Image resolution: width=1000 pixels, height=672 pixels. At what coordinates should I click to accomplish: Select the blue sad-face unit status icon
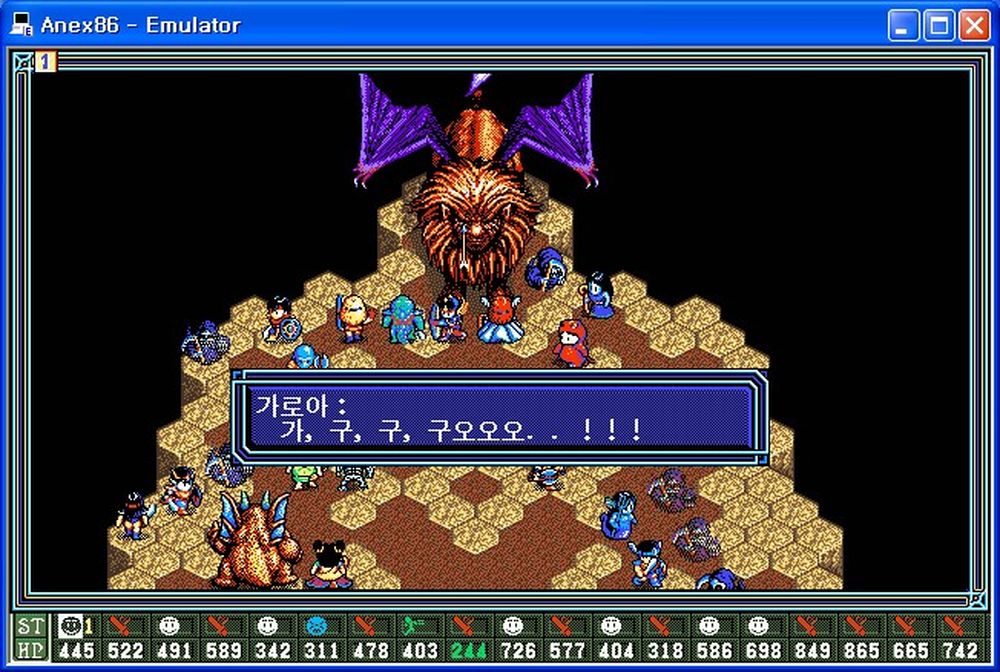coord(317,626)
